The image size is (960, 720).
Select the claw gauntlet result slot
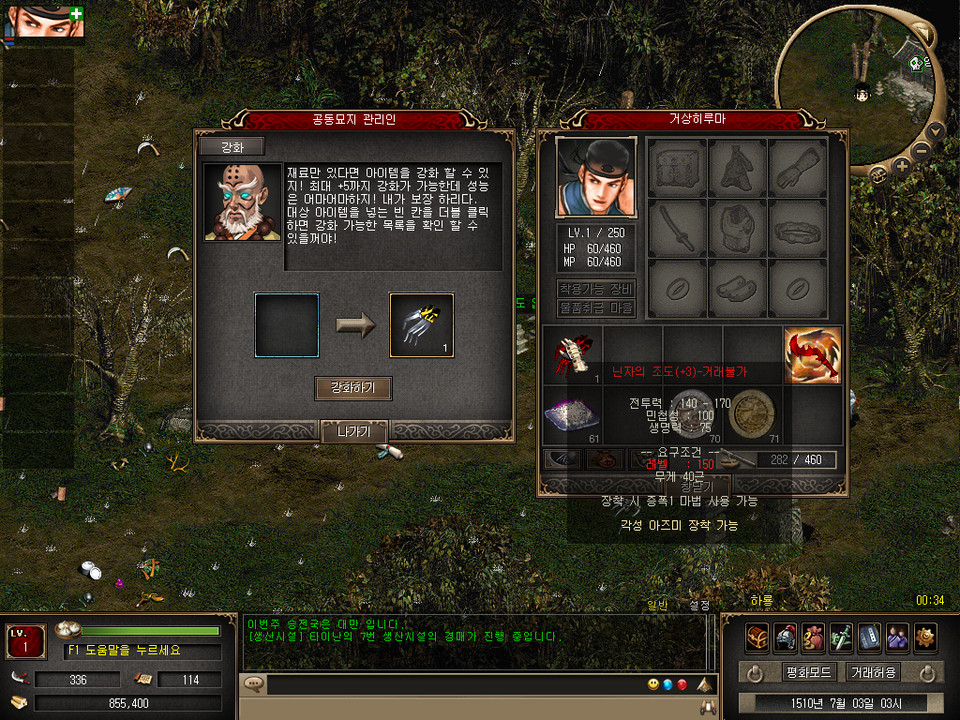[x=421, y=325]
